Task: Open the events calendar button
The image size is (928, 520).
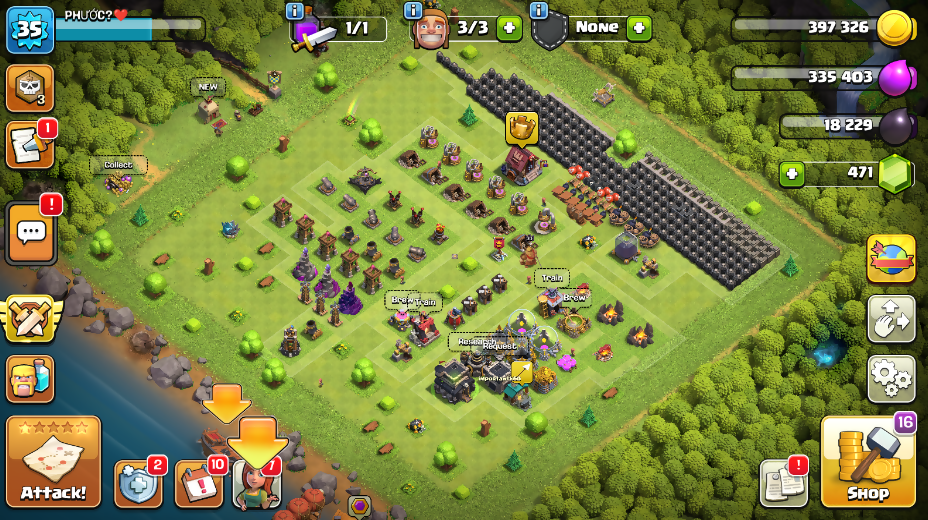Action: [x=198, y=484]
